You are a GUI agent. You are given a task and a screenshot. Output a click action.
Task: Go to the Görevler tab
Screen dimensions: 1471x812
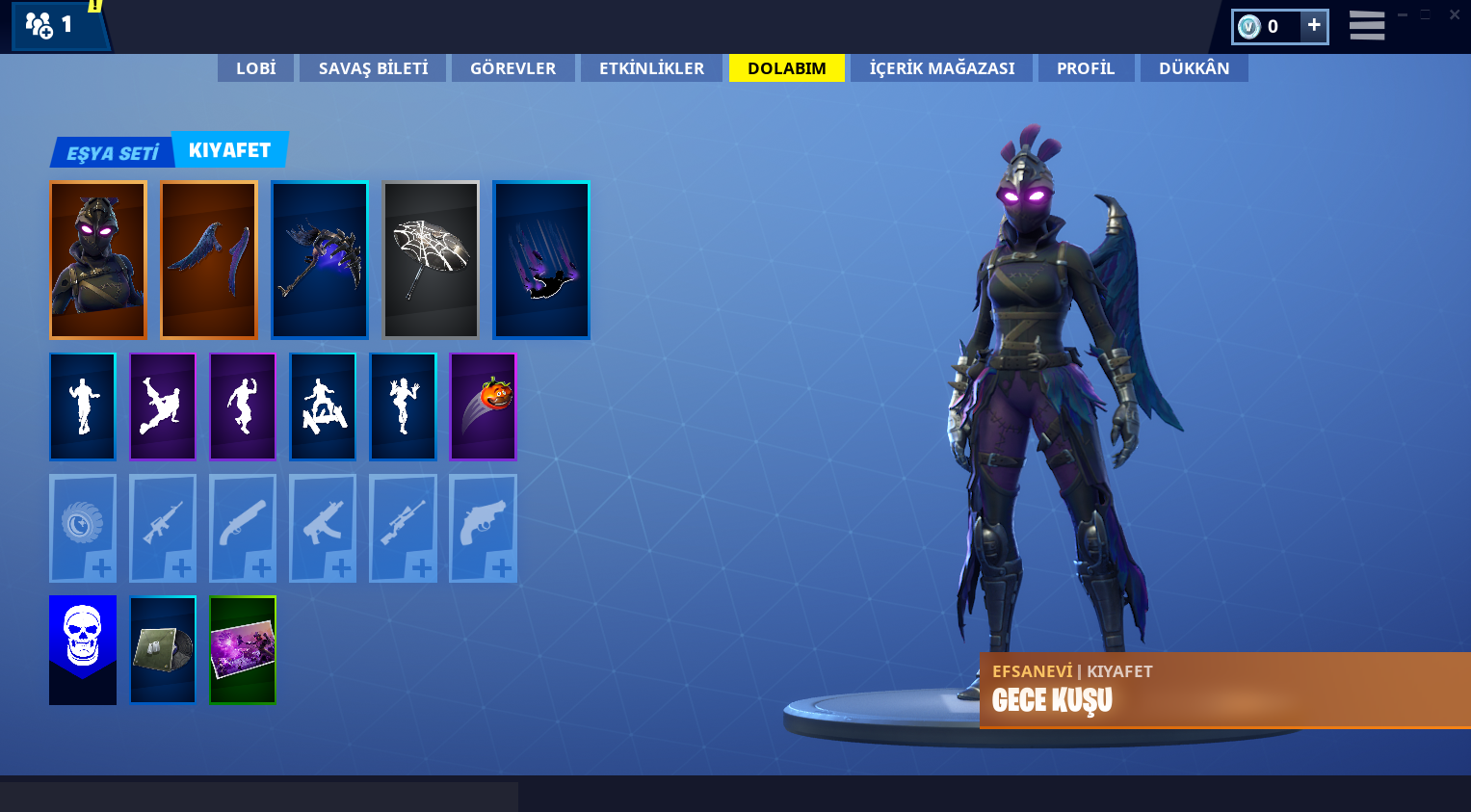(512, 68)
